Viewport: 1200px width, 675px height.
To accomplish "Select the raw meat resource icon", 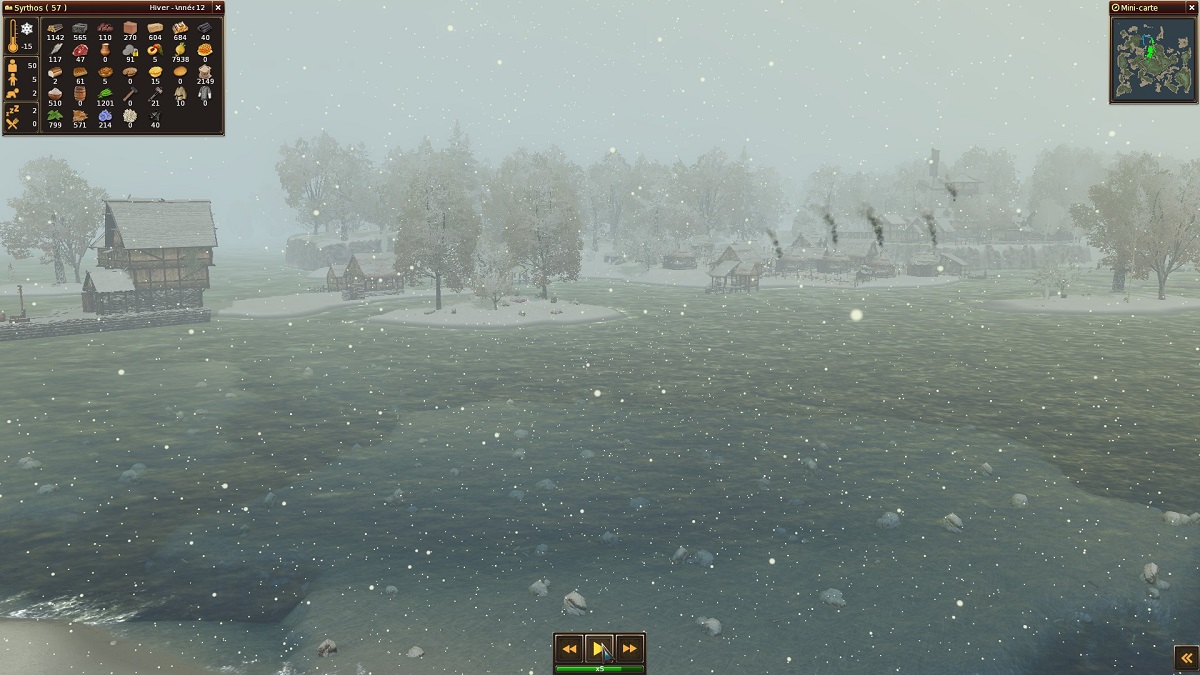I will tap(80, 49).
